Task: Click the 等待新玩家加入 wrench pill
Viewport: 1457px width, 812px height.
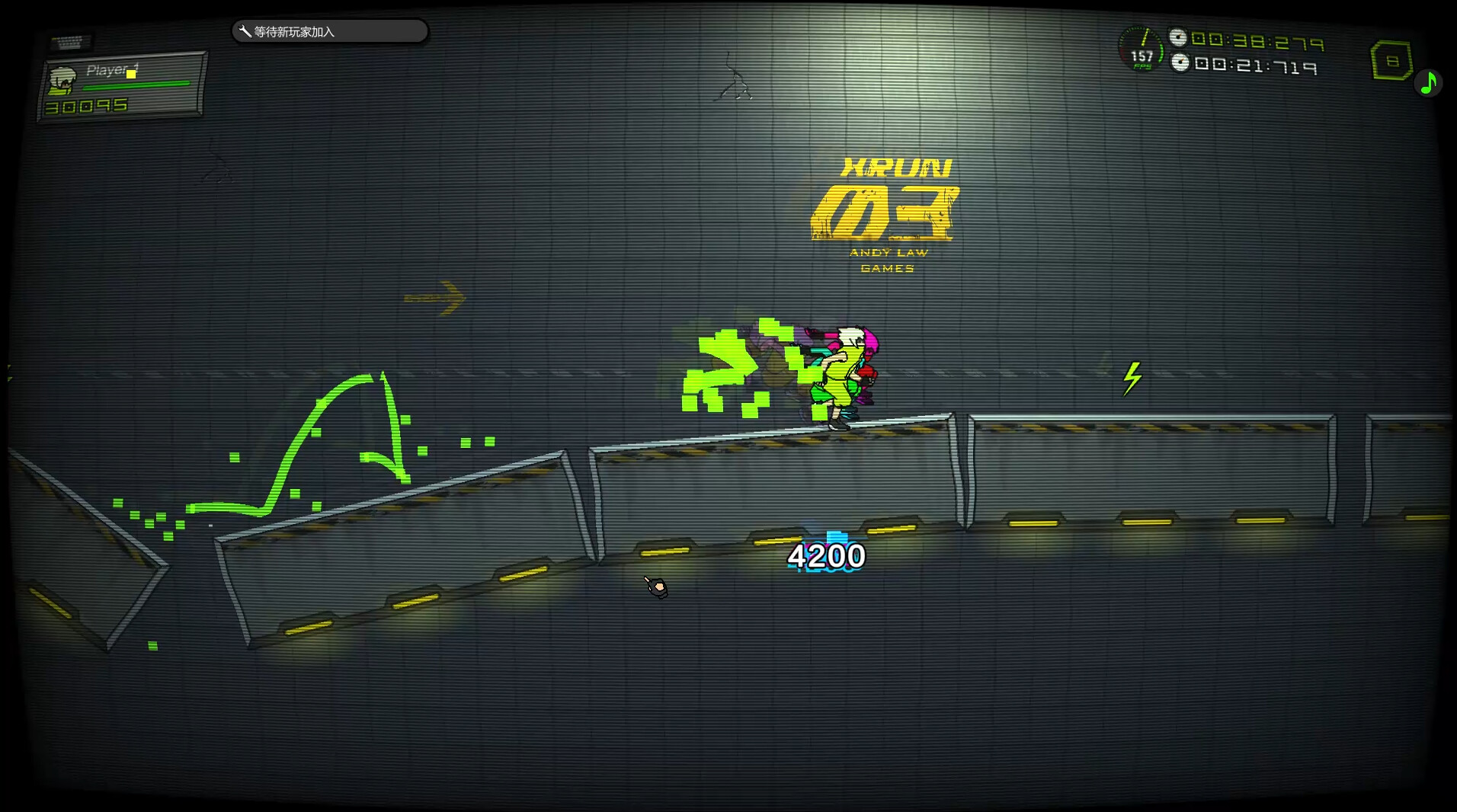Action: pyautogui.click(x=329, y=31)
